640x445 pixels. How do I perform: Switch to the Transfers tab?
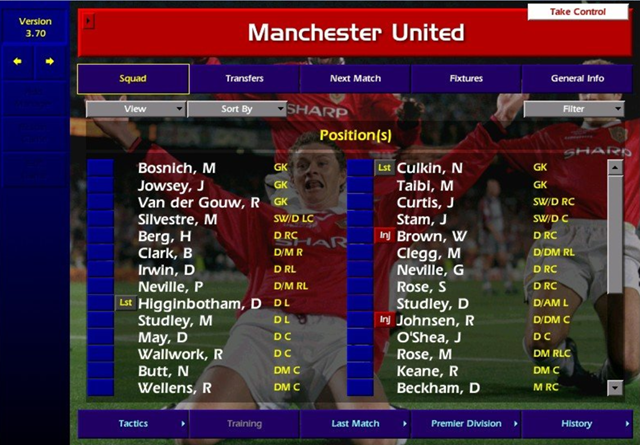pyautogui.click(x=245, y=79)
